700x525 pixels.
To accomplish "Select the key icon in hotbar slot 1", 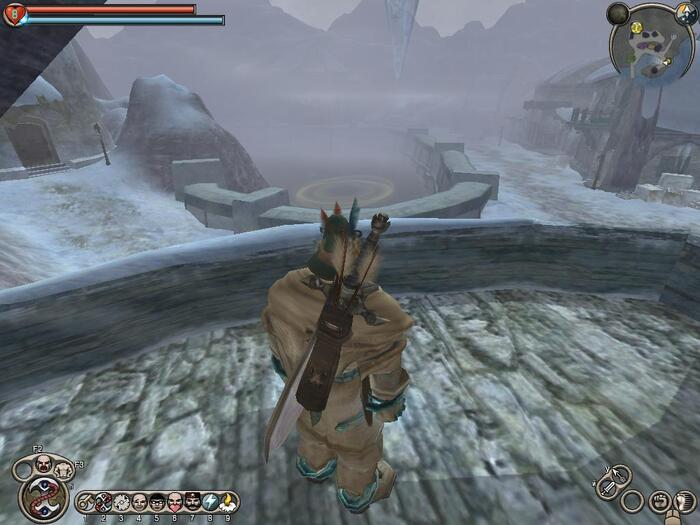I will 87,502.
